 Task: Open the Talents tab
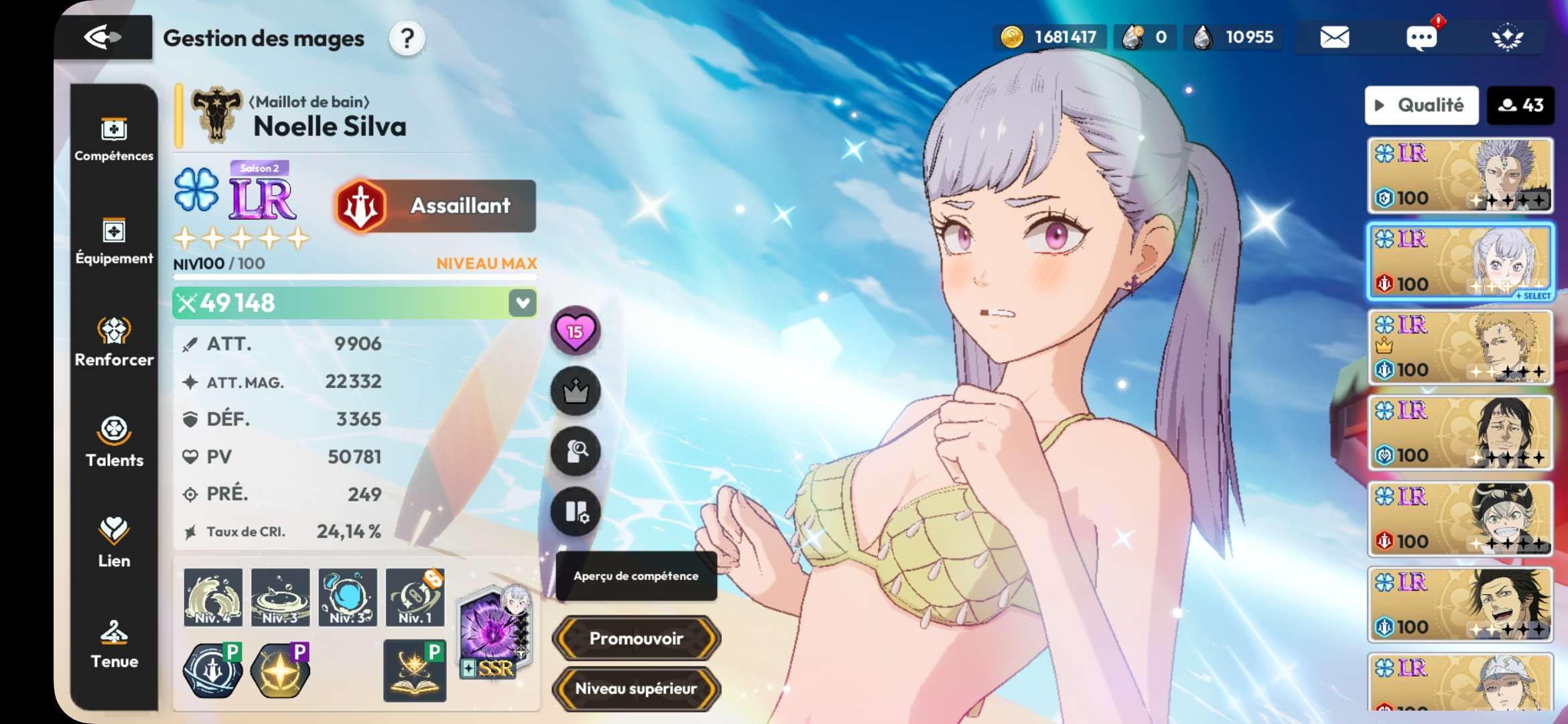[114, 442]
